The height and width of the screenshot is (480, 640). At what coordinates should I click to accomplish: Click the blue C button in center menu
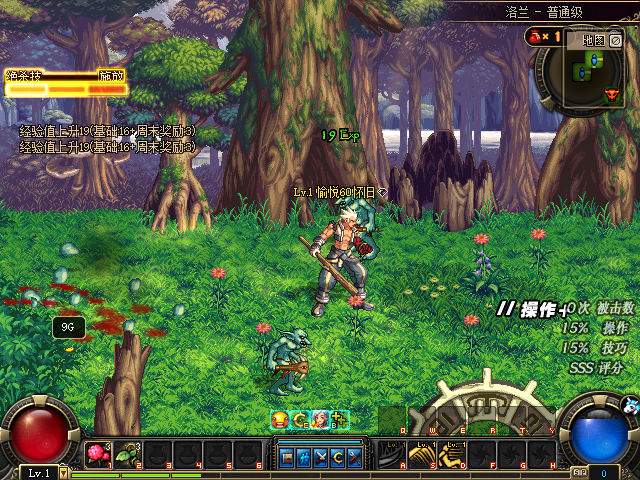point(336,457)
